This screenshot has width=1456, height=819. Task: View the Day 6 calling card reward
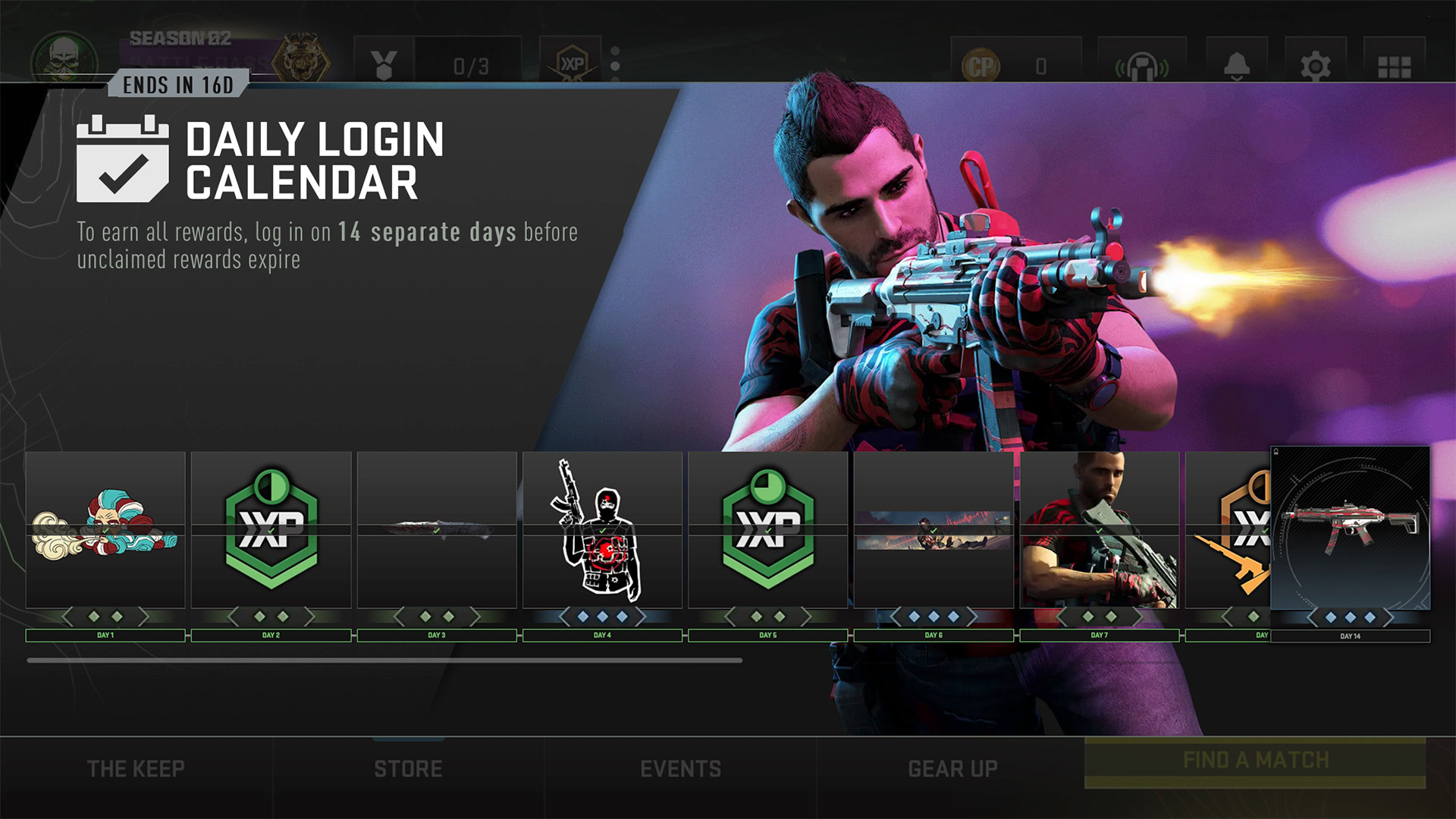(934, 530)
